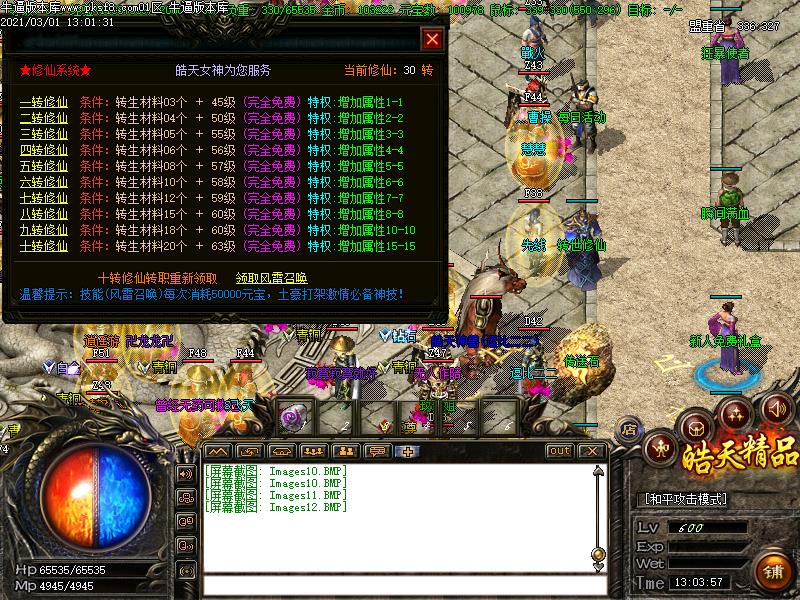Focus the chat text input box
This screenshot has height=600, width=800.
point(400,586)
